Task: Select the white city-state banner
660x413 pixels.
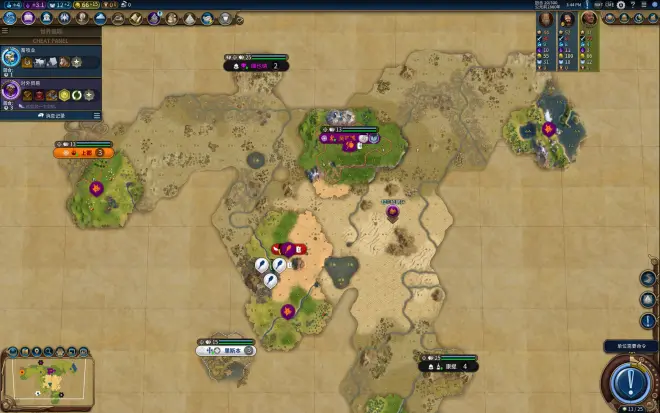Action: point(226,350)
